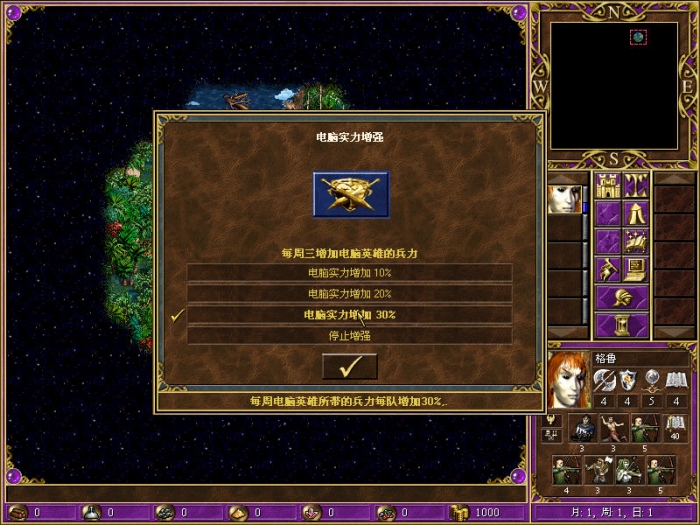
Task: Put the hero to sleep with the tent button
Action: click(x=637, y=213)
